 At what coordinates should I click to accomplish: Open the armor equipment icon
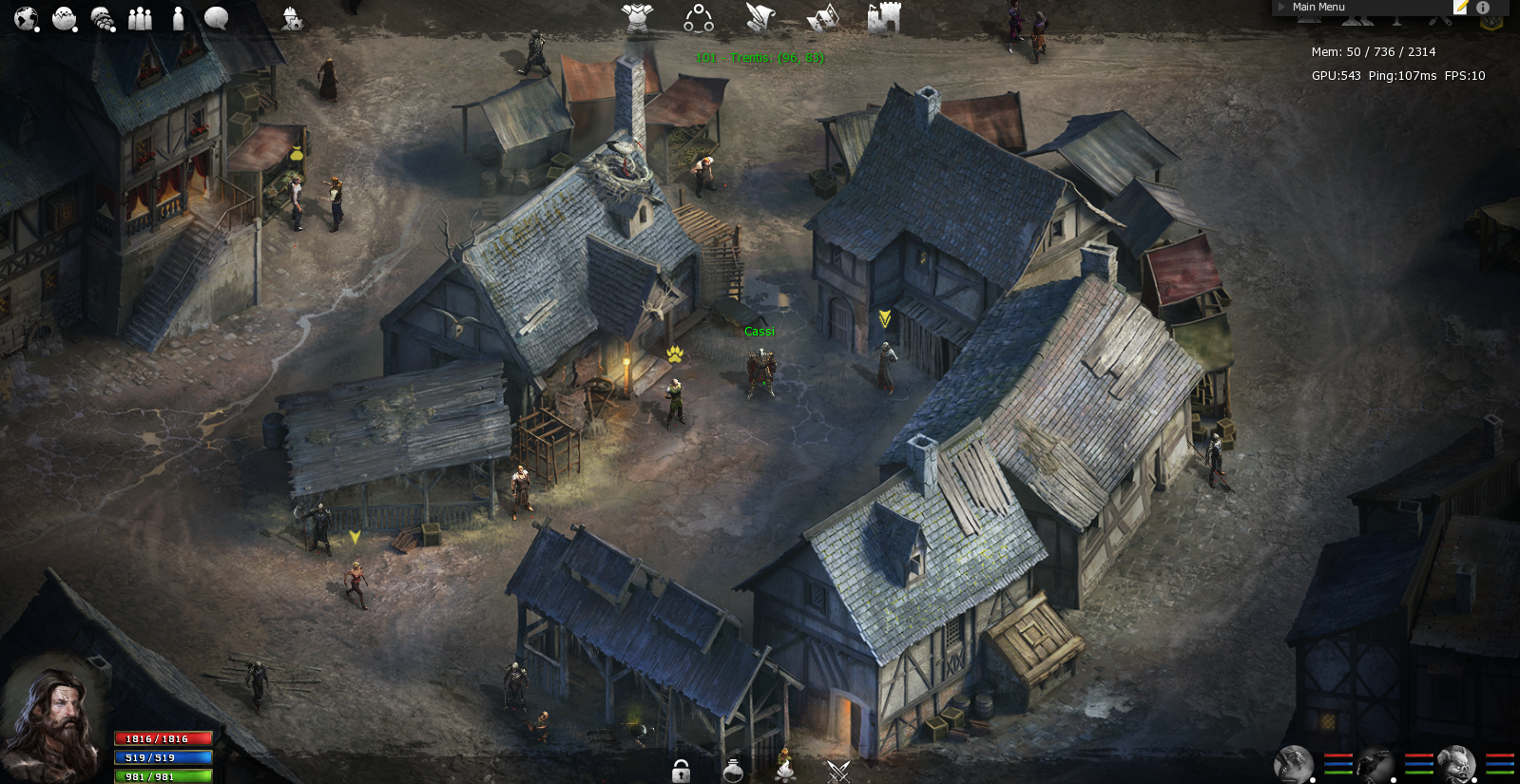click(x=637, y=18)
